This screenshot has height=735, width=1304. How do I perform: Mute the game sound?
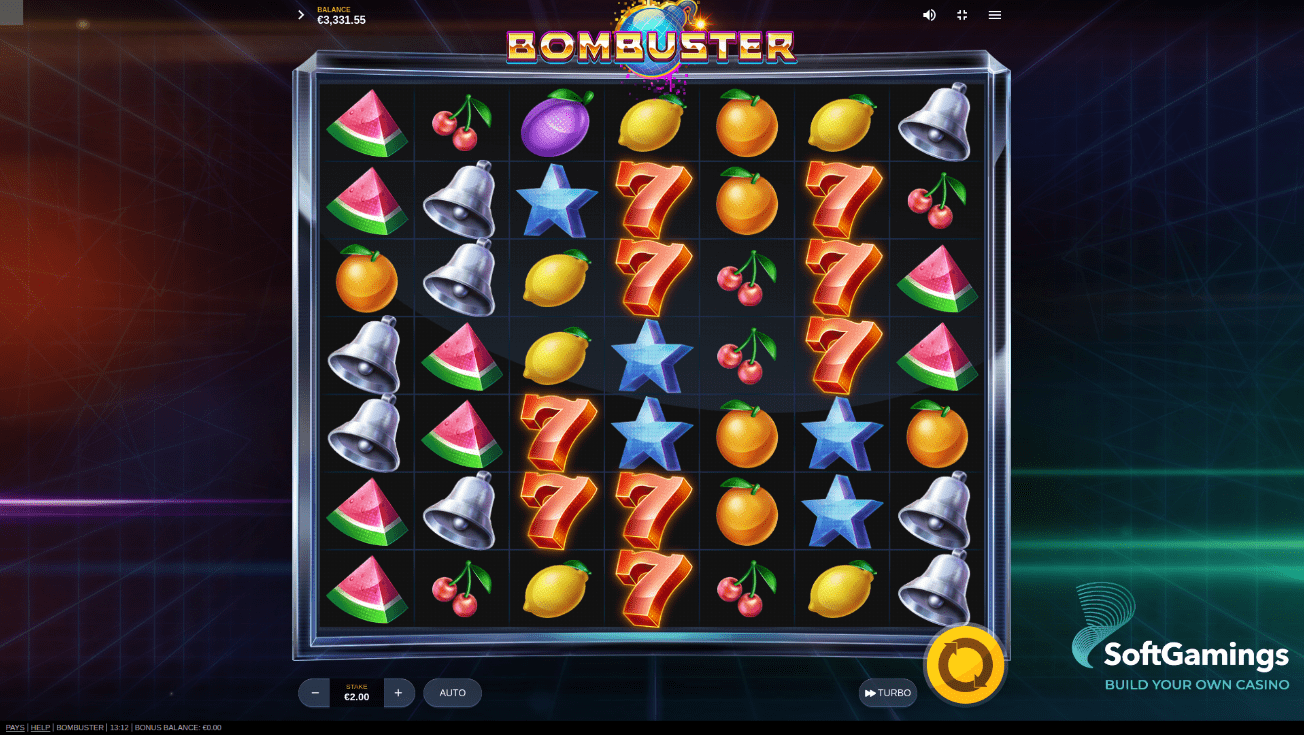click(929, 15)
